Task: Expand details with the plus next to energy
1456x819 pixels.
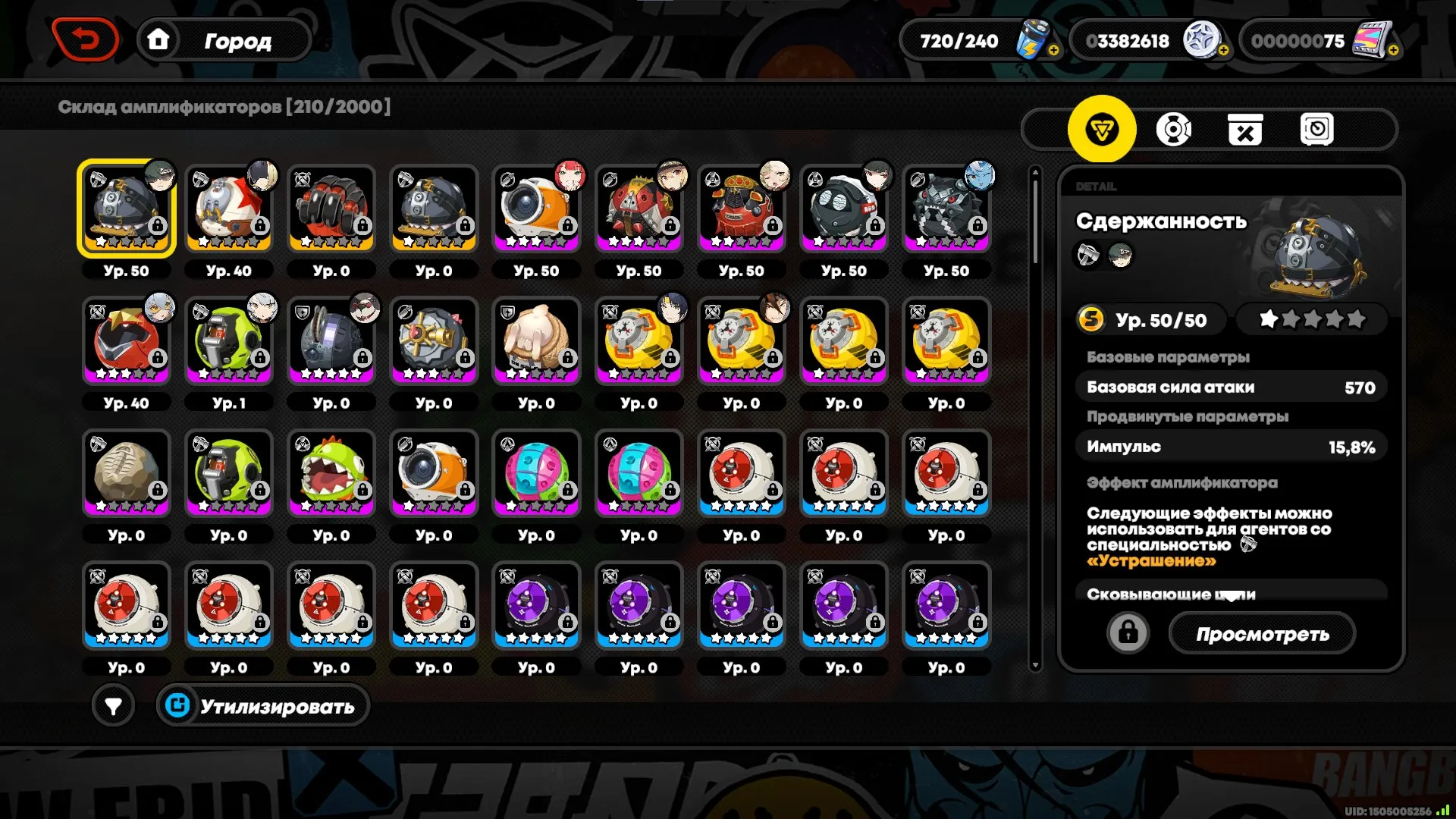Action: 1053,49
